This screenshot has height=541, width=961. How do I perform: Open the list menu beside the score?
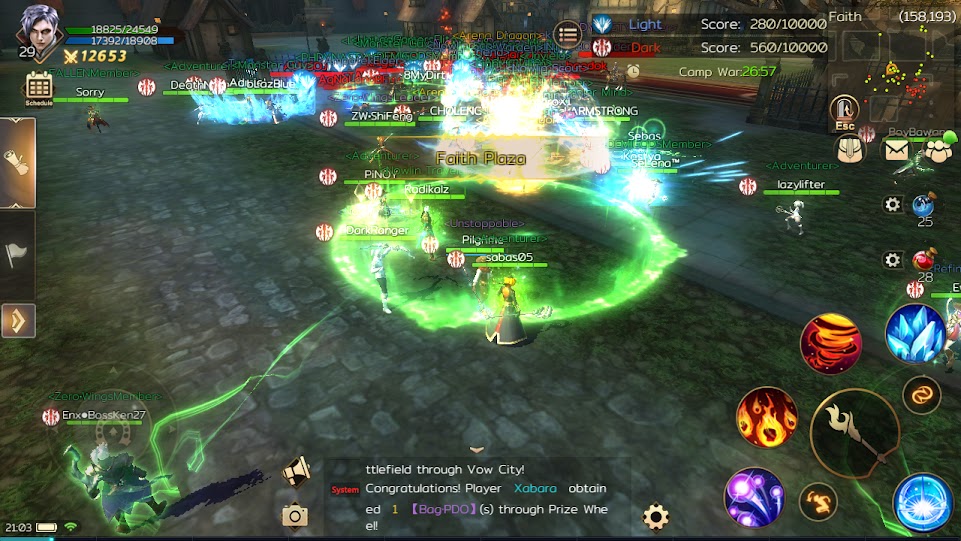[567, 34]
